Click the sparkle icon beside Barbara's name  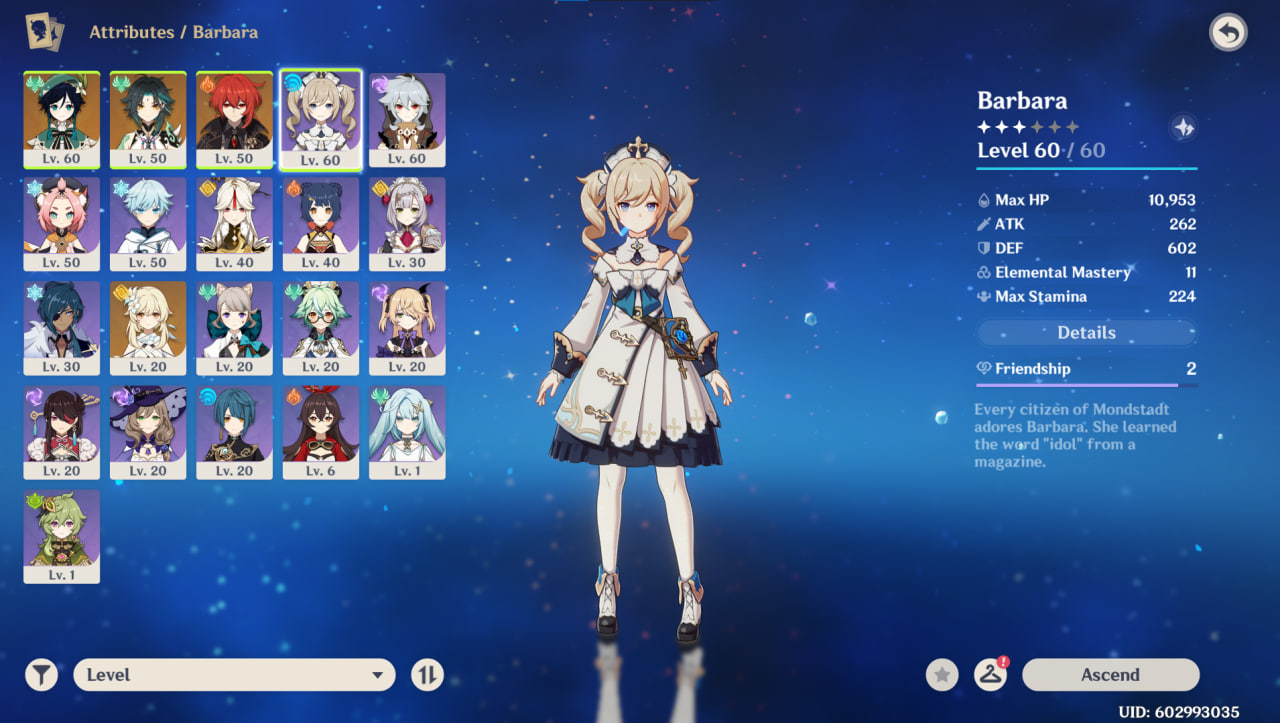(x=1183, y=128)
